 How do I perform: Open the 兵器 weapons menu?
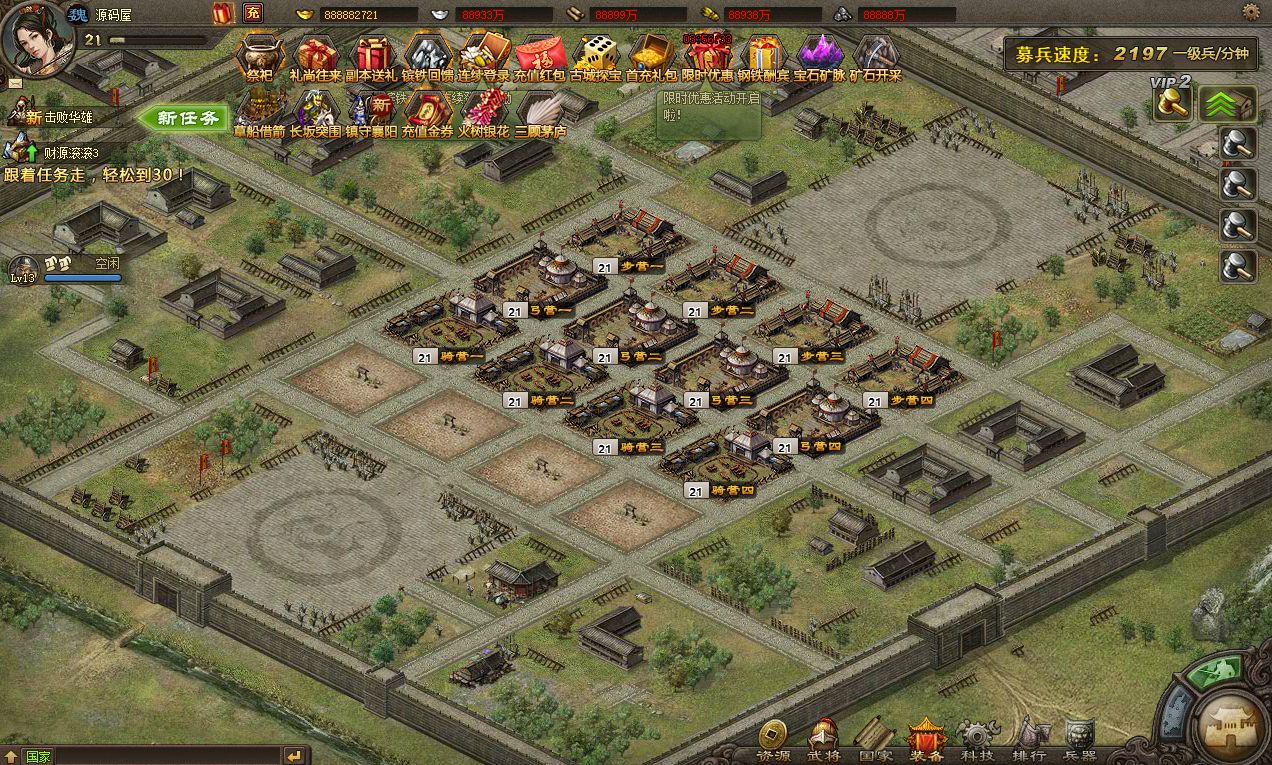1080,740
